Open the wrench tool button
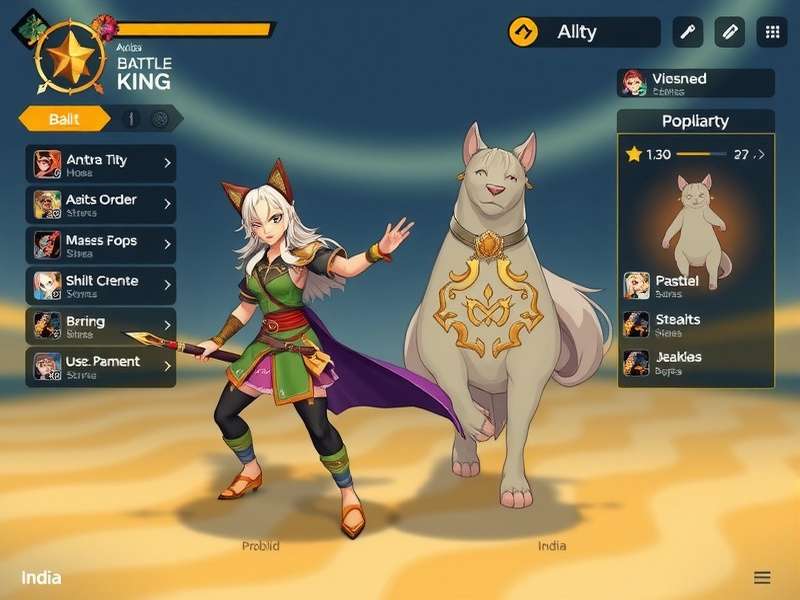The height and width of the screenshot is (600, 800). (x=688, y=32)
